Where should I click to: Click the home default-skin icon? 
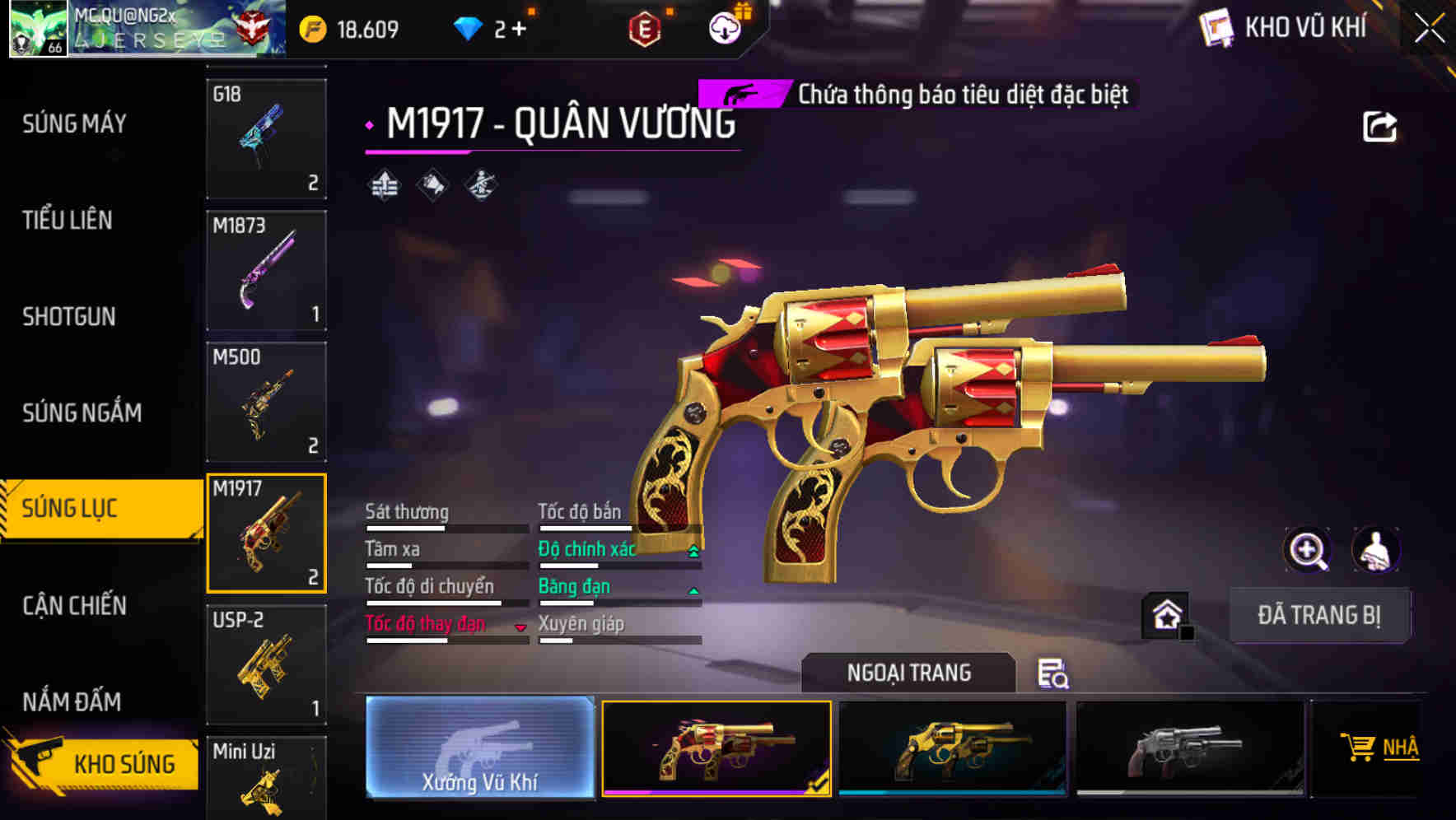point(1166,613)
